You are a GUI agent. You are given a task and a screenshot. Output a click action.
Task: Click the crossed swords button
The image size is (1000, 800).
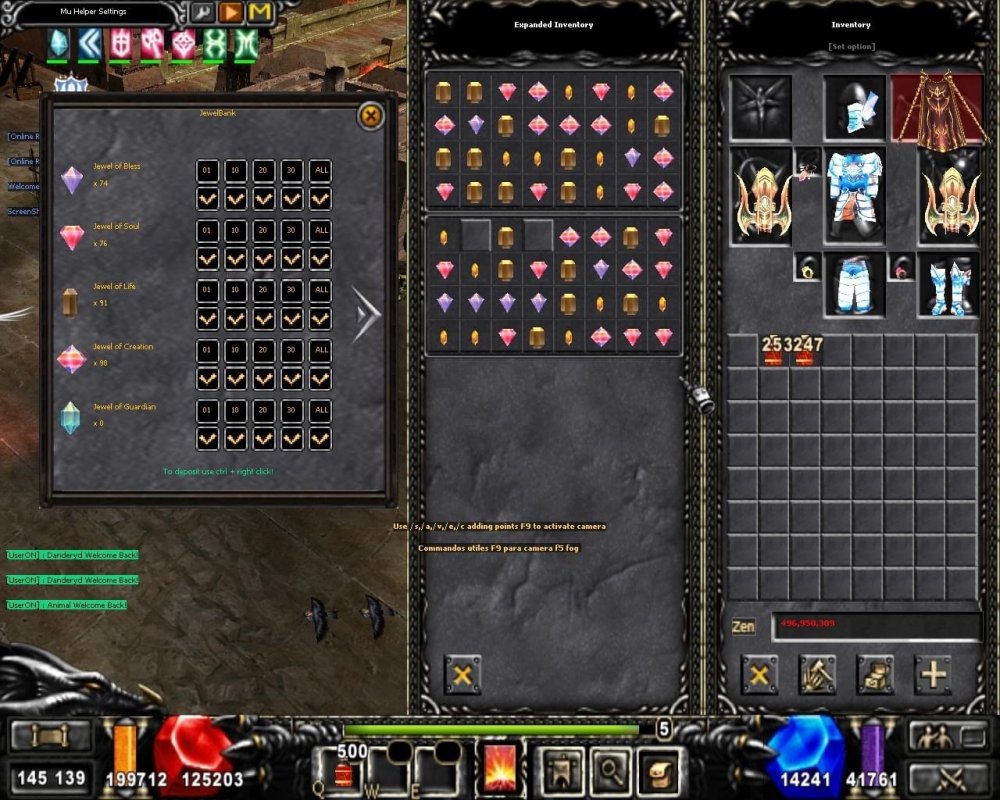947,777
